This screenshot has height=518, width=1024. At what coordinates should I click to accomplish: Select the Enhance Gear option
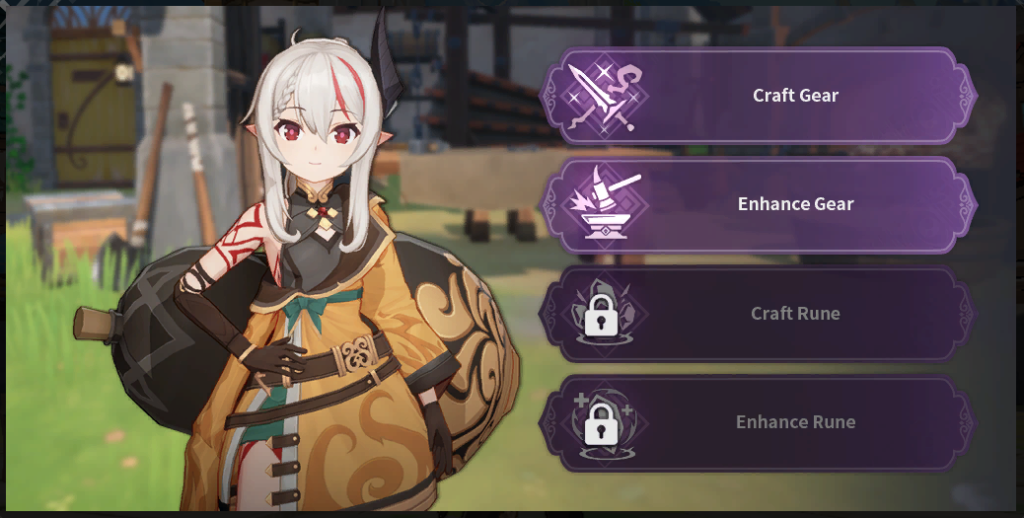[757, 204]
